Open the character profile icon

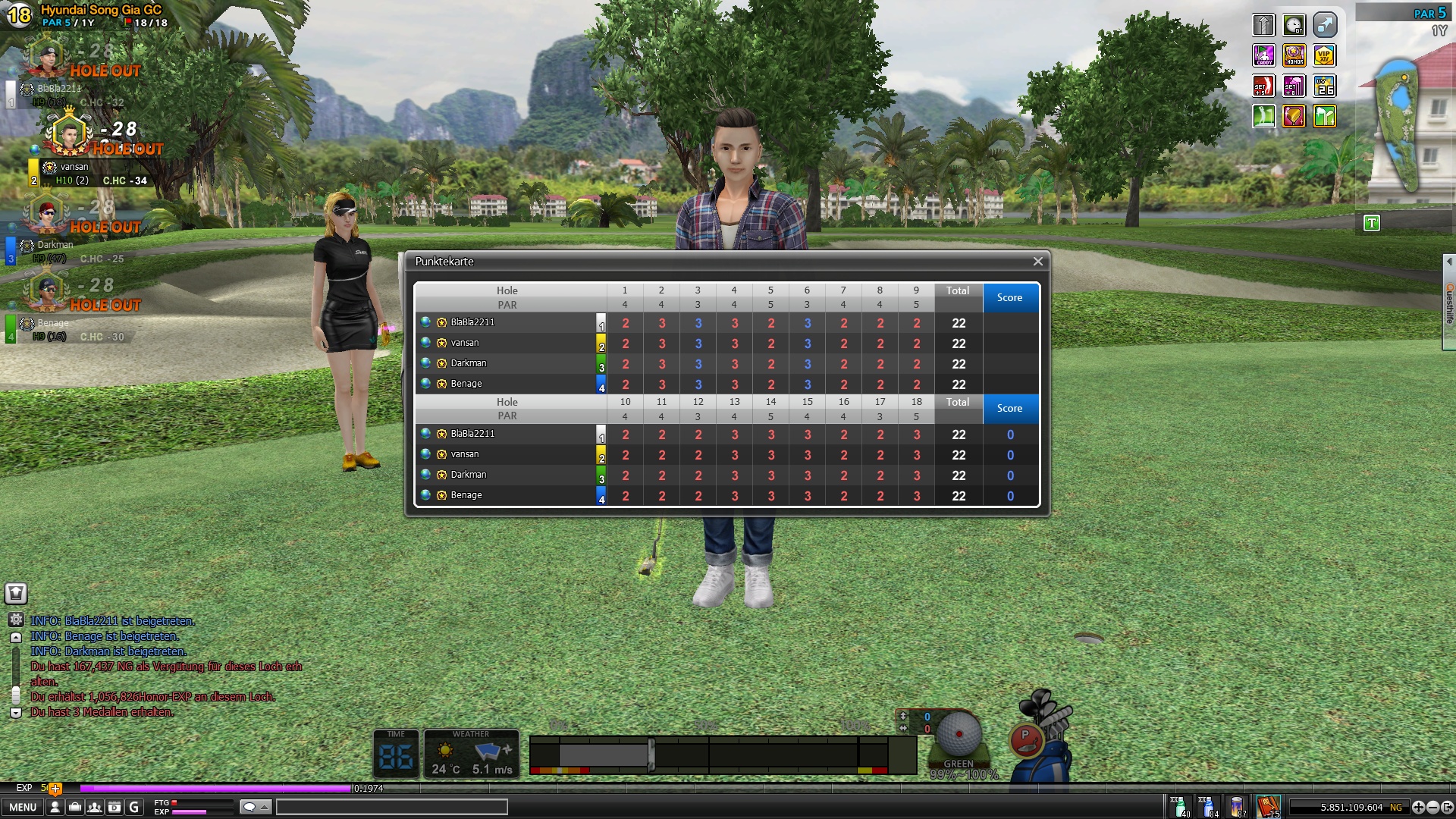[x=55, y=807]
